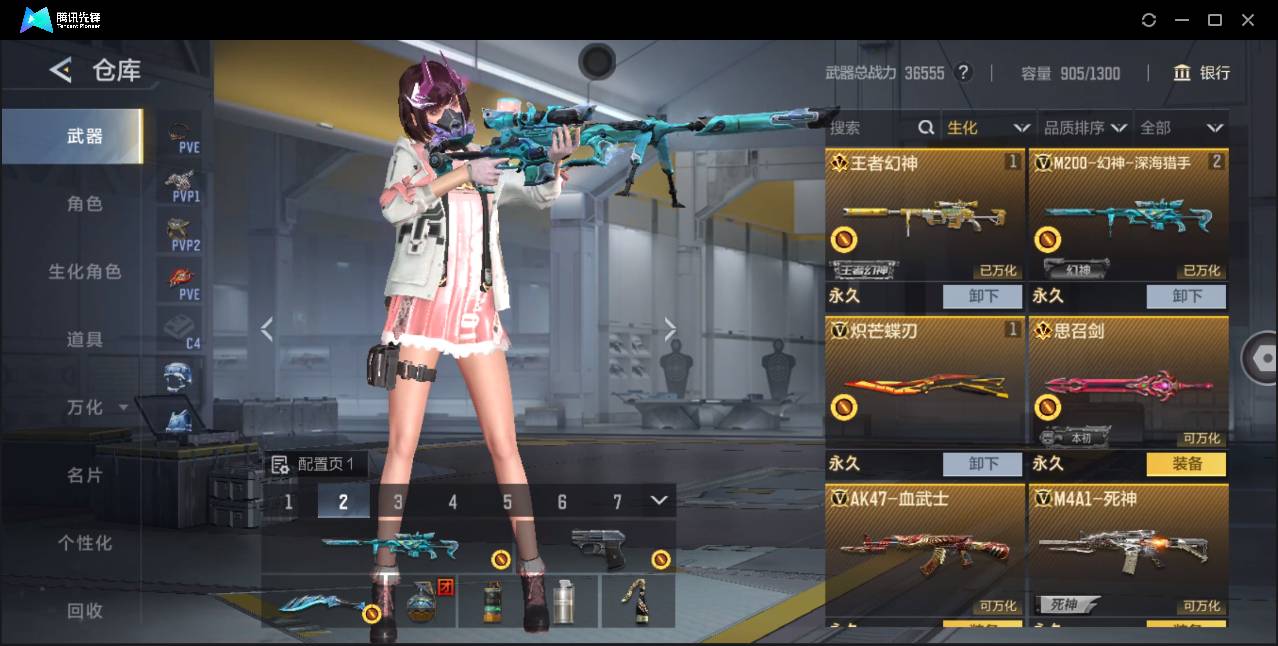1278x646 pixels.
Task: Open the 品质排序 sort dropdown
Action: click(1085, 128)
